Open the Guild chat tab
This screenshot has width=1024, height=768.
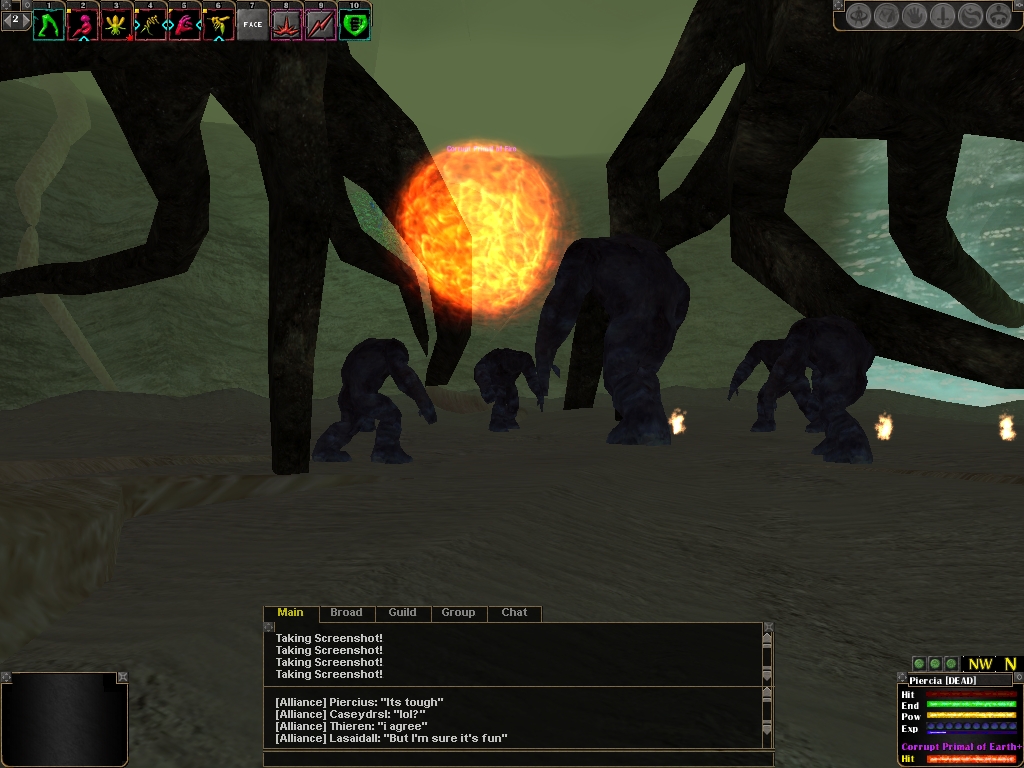pos(402,613)
